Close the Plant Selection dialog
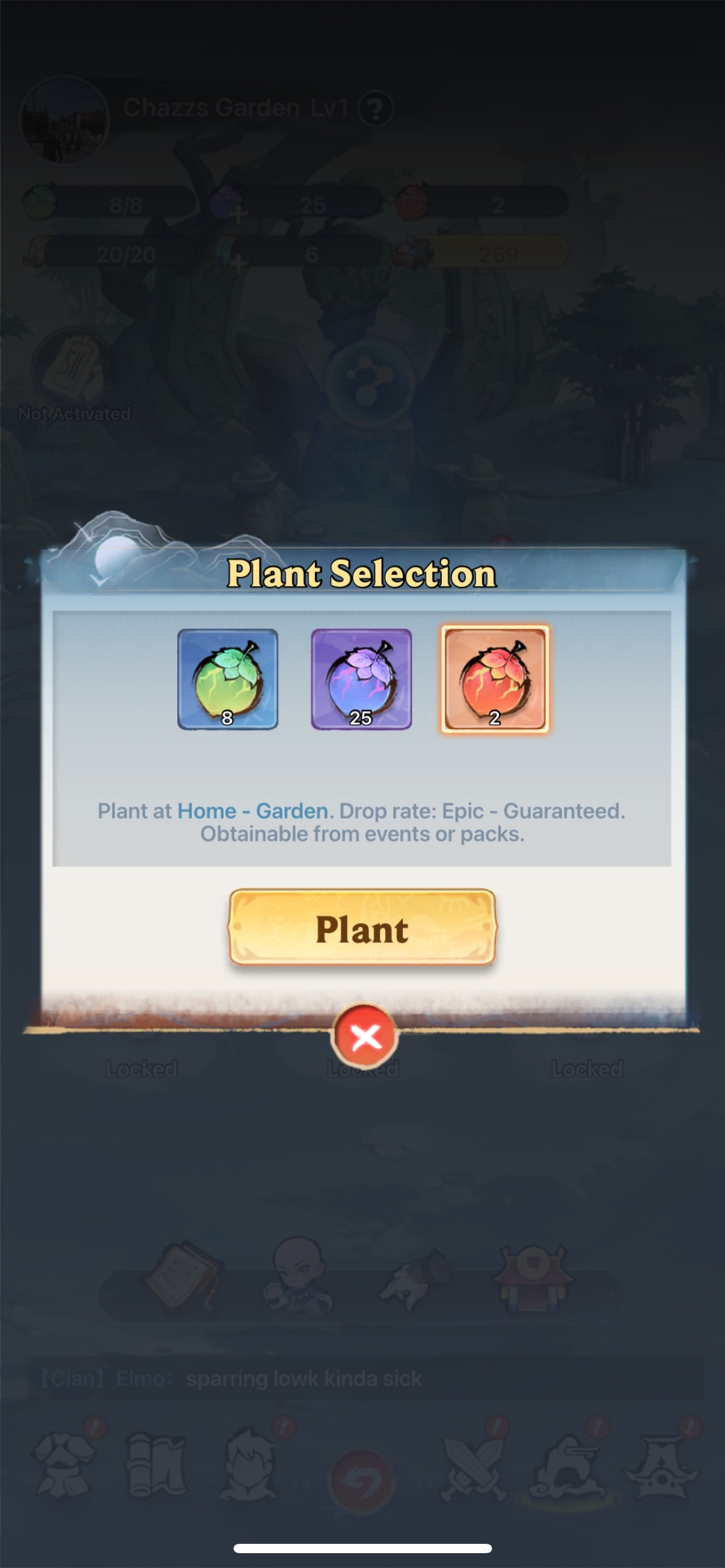 tap(365, 1036)
